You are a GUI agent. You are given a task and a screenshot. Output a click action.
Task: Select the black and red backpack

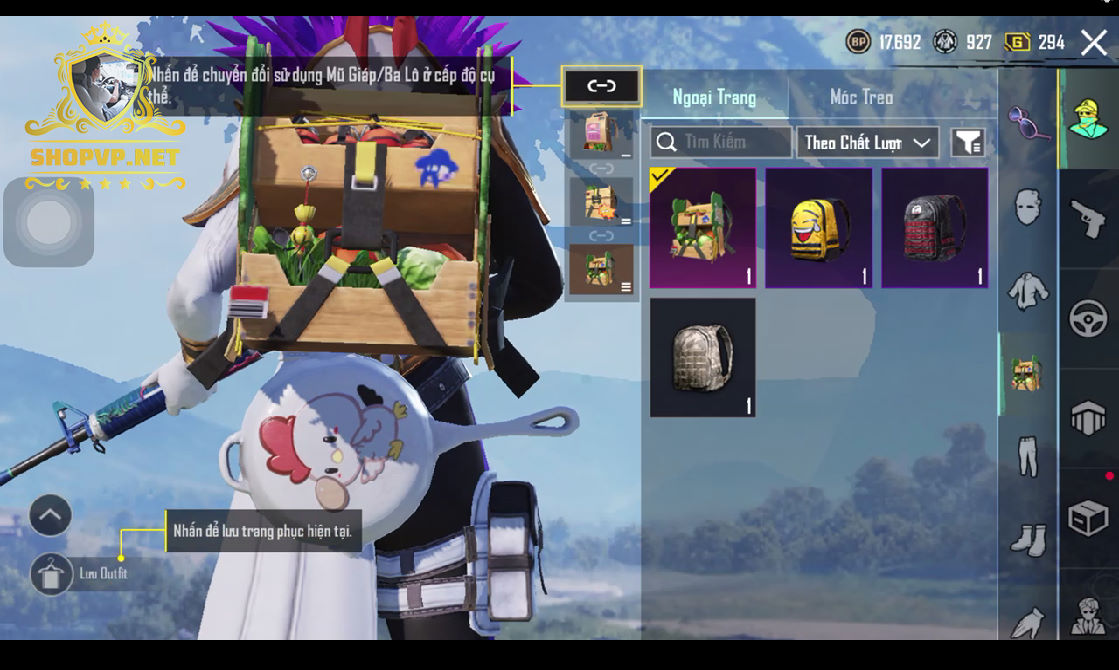point(935,228)
